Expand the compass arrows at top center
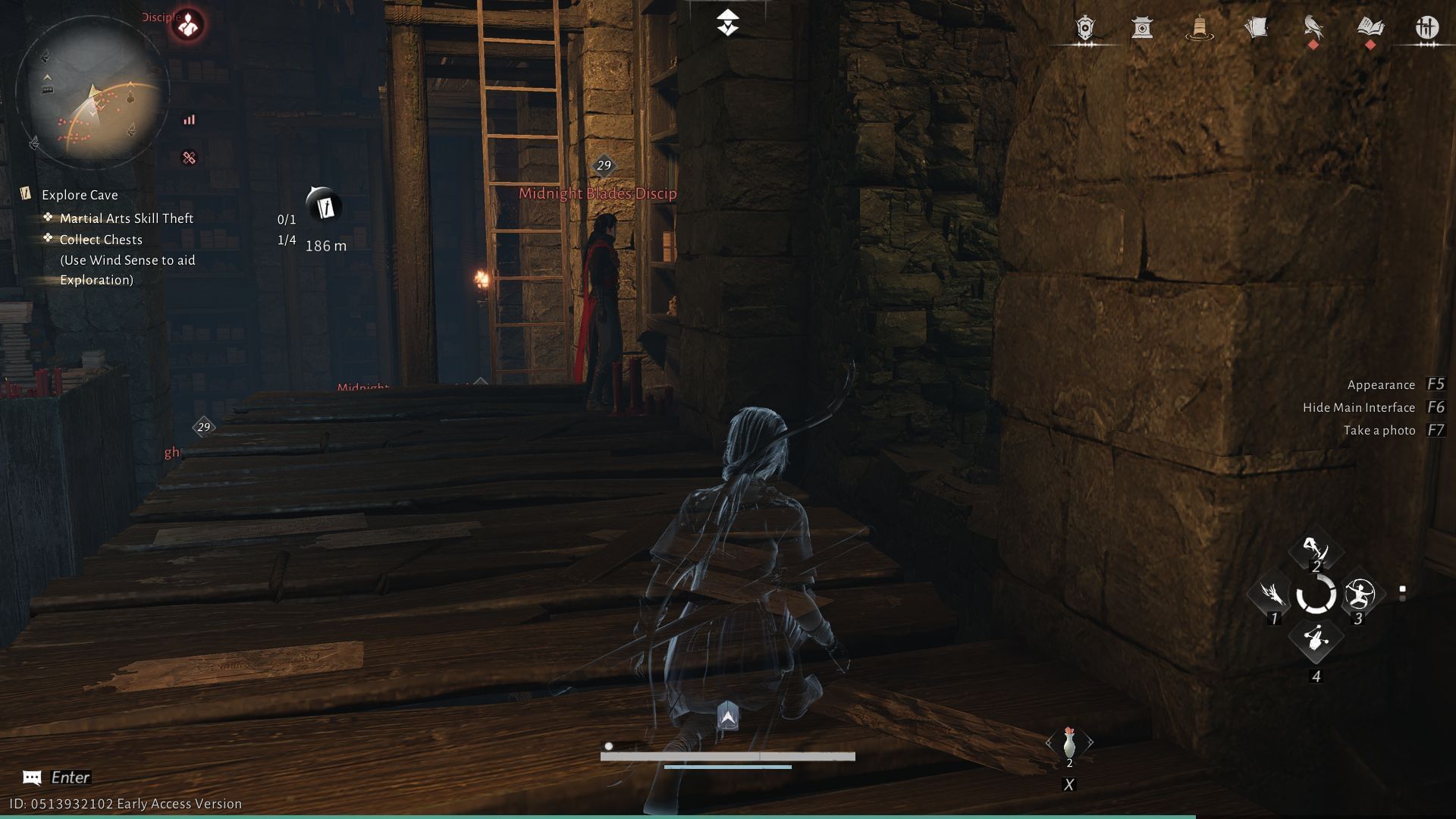The image size is (1456, 819). (727, 22)
